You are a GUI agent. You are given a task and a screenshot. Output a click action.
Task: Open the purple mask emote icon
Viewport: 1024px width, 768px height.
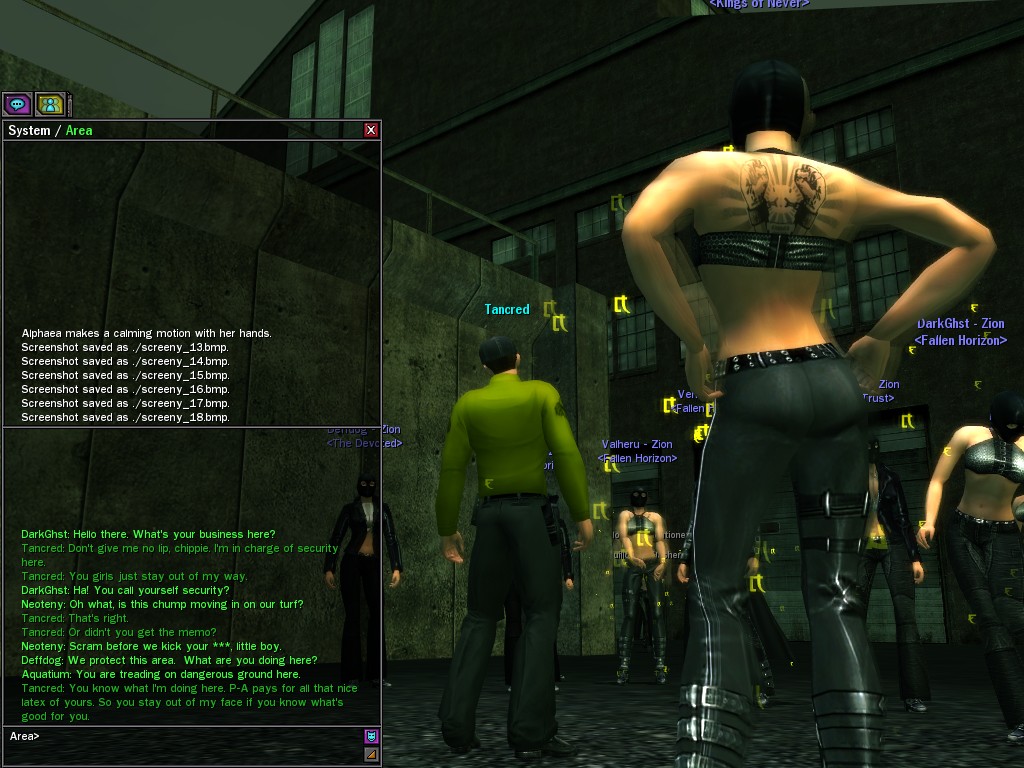[371, 737]
